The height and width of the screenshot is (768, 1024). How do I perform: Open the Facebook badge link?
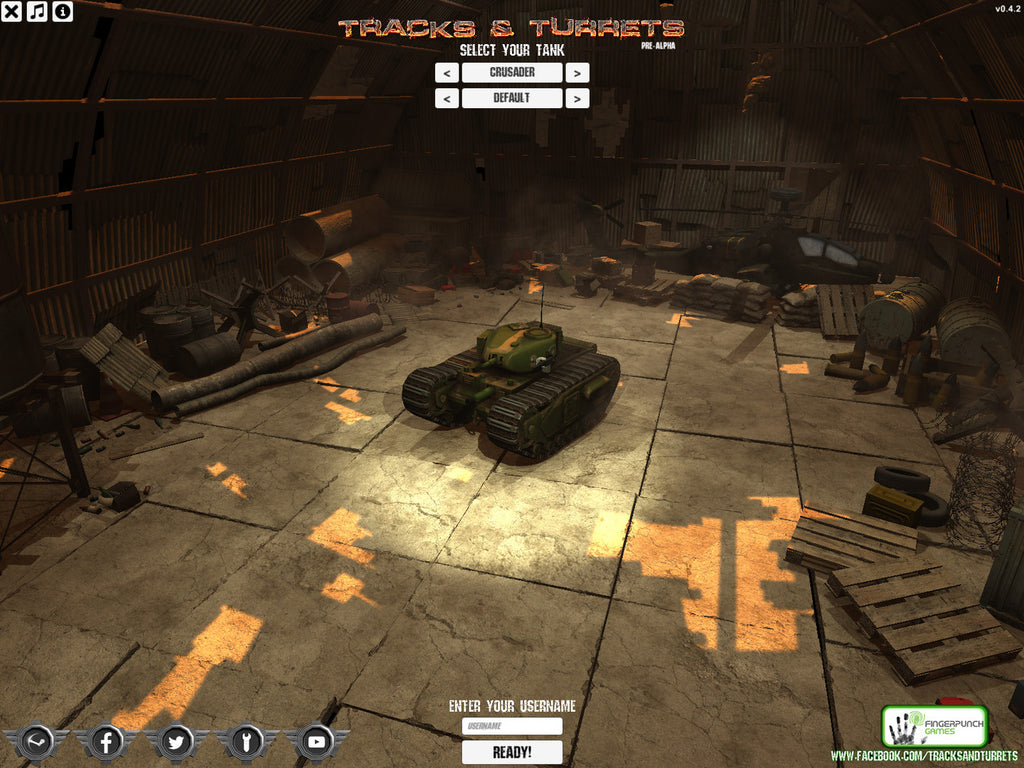[x=106, y=742]
